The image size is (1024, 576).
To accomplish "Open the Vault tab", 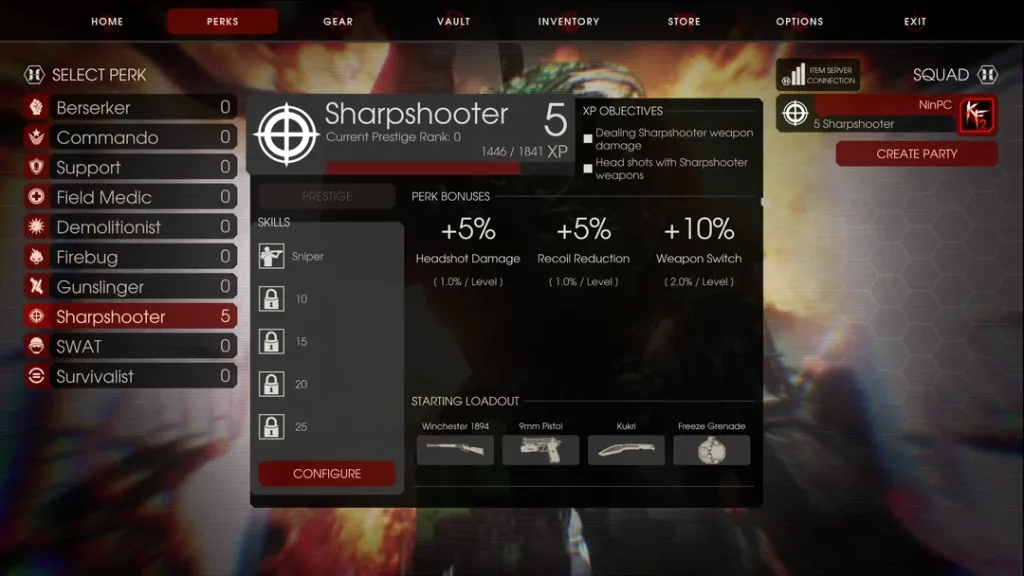I will 453,21.
